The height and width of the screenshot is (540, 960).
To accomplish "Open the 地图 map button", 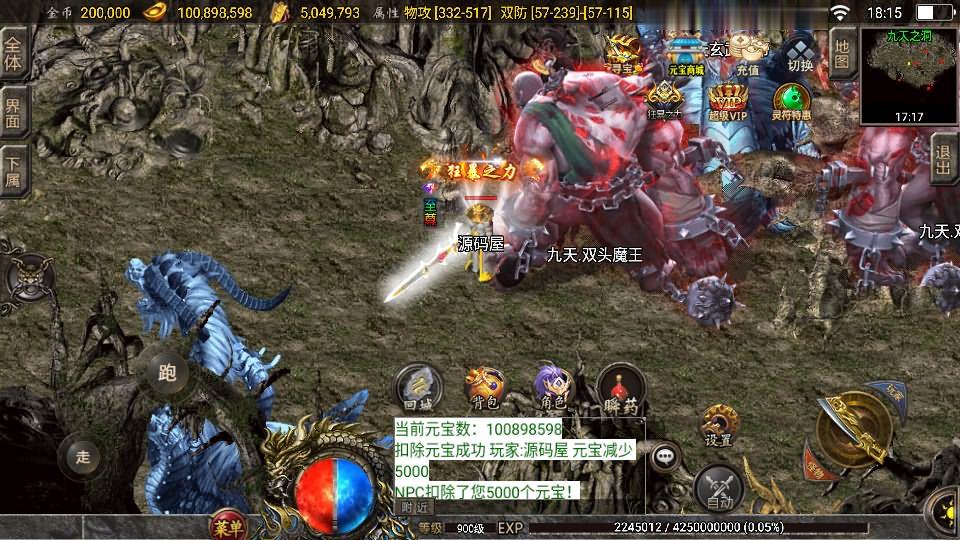I will click(x=843, y=50).
